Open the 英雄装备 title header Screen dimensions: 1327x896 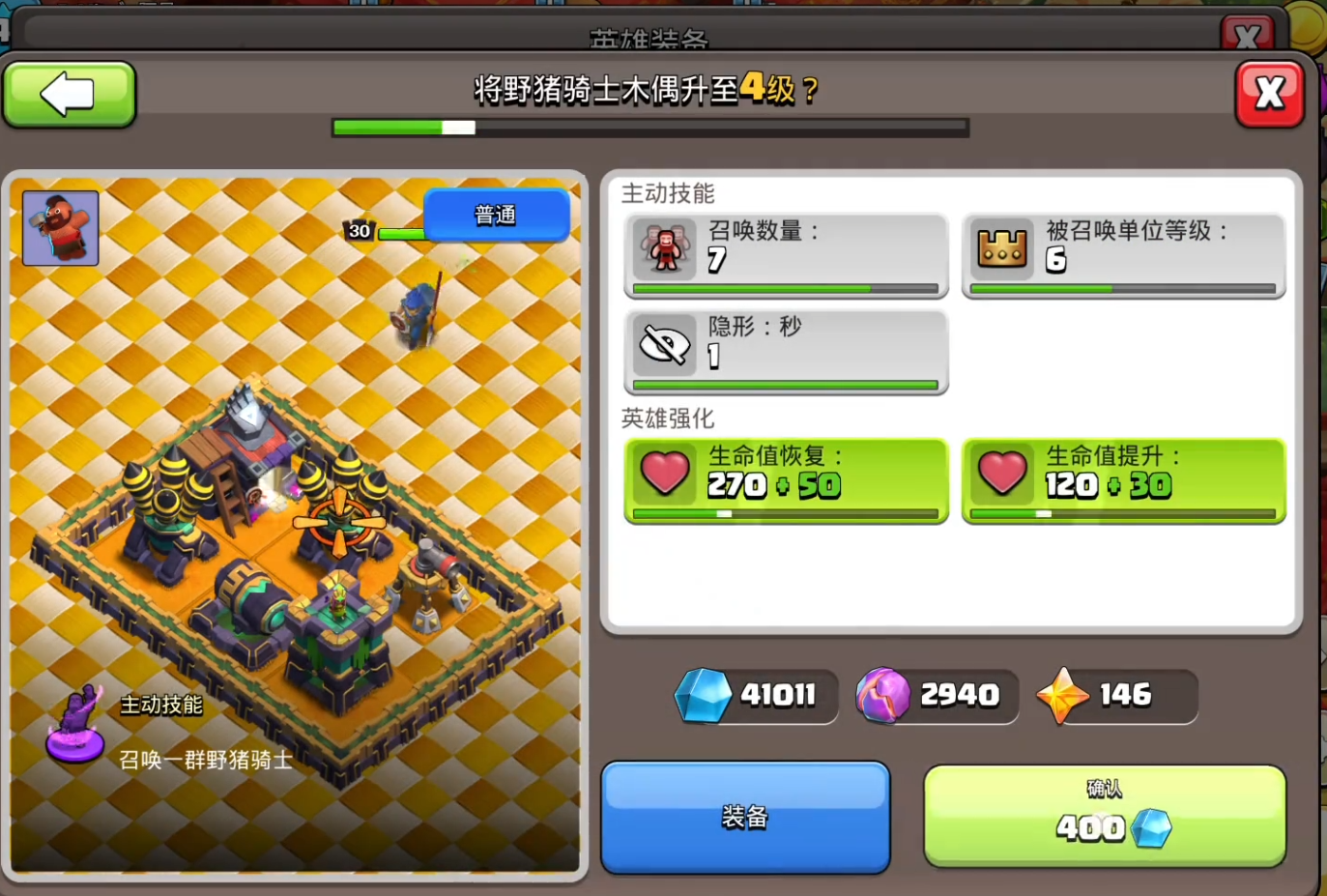650,39
